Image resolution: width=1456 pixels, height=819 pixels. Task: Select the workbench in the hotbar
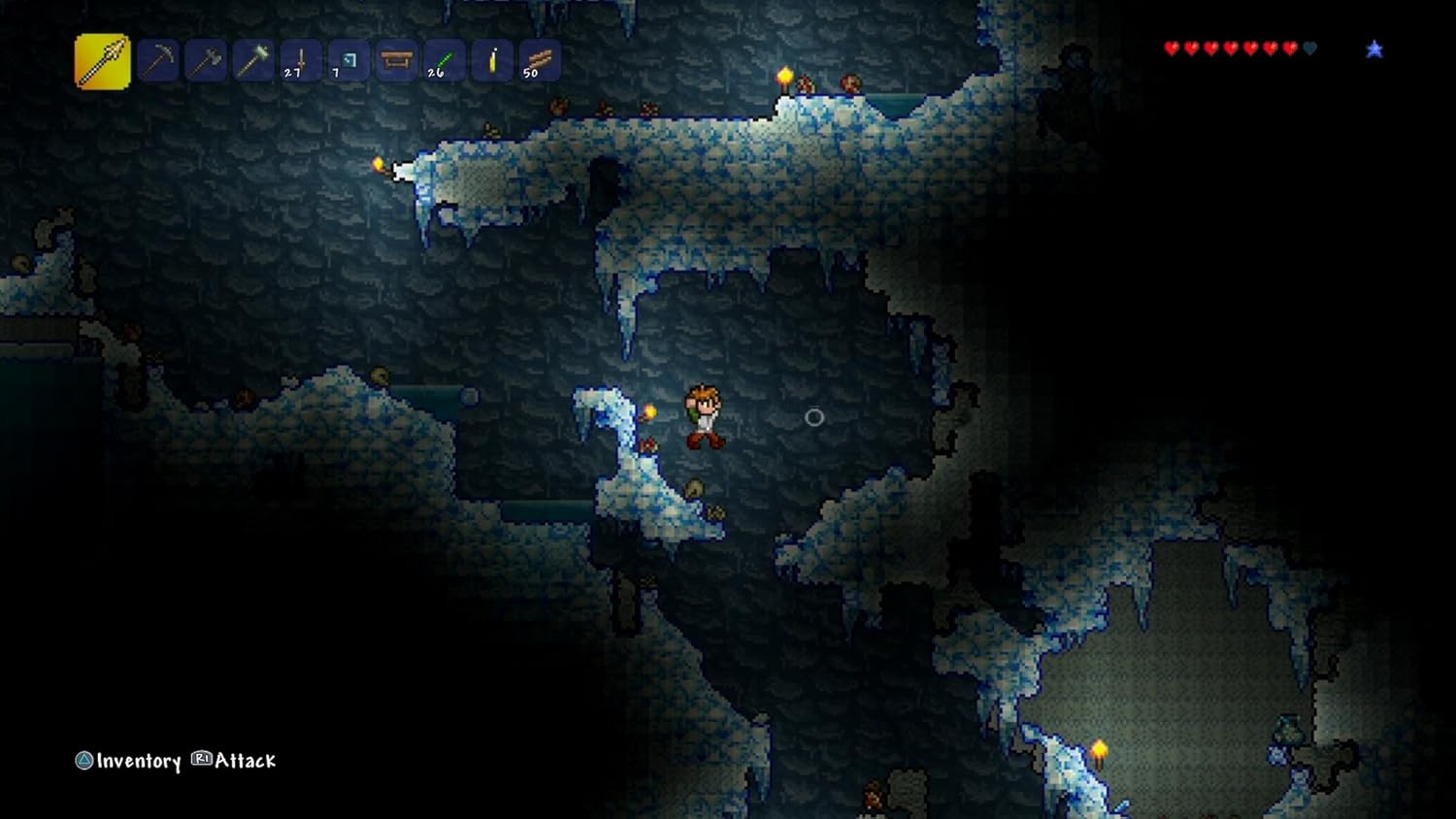click(394, 60)
